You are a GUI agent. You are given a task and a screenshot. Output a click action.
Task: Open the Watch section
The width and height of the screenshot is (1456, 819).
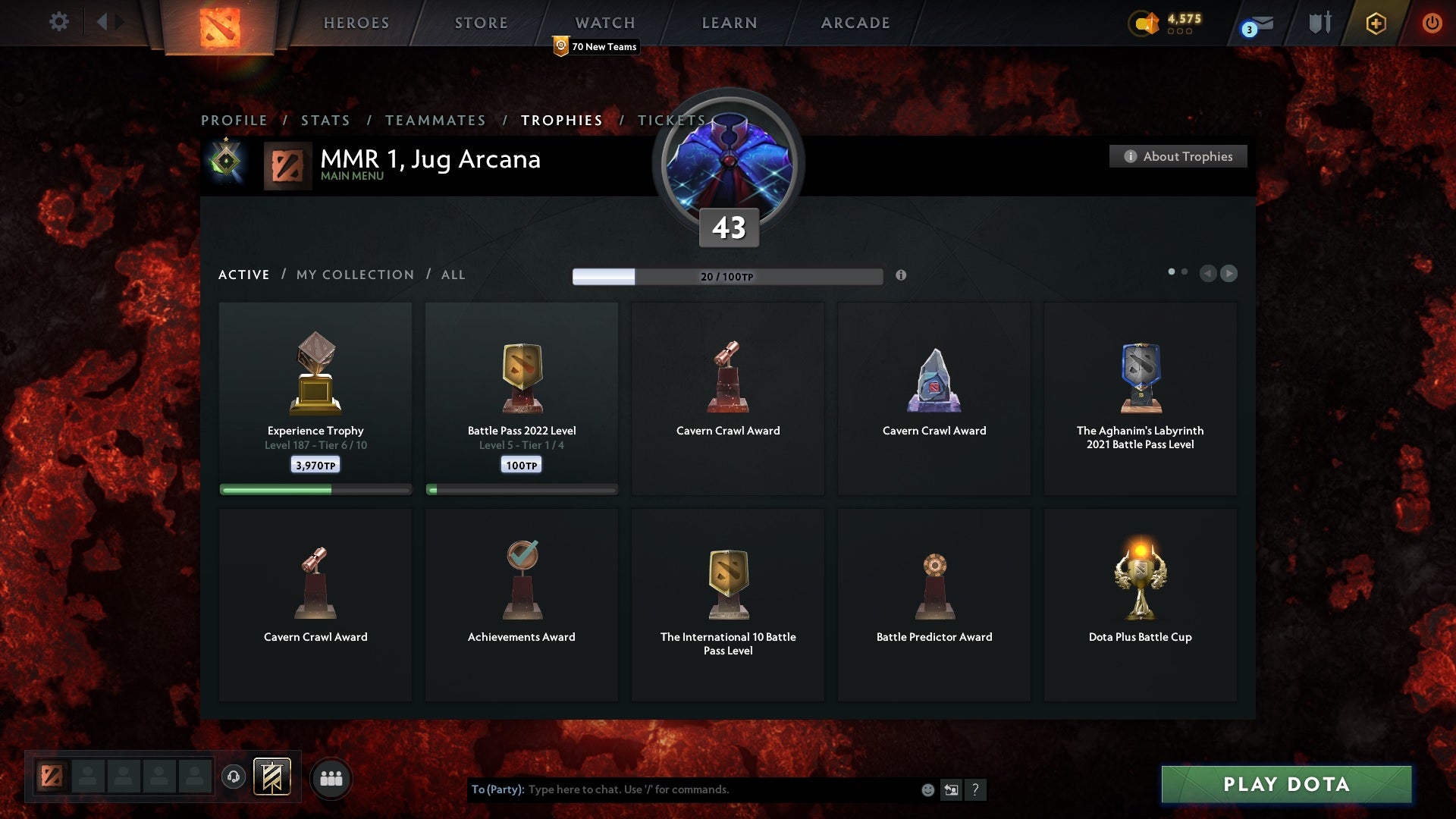pos(604,24)
